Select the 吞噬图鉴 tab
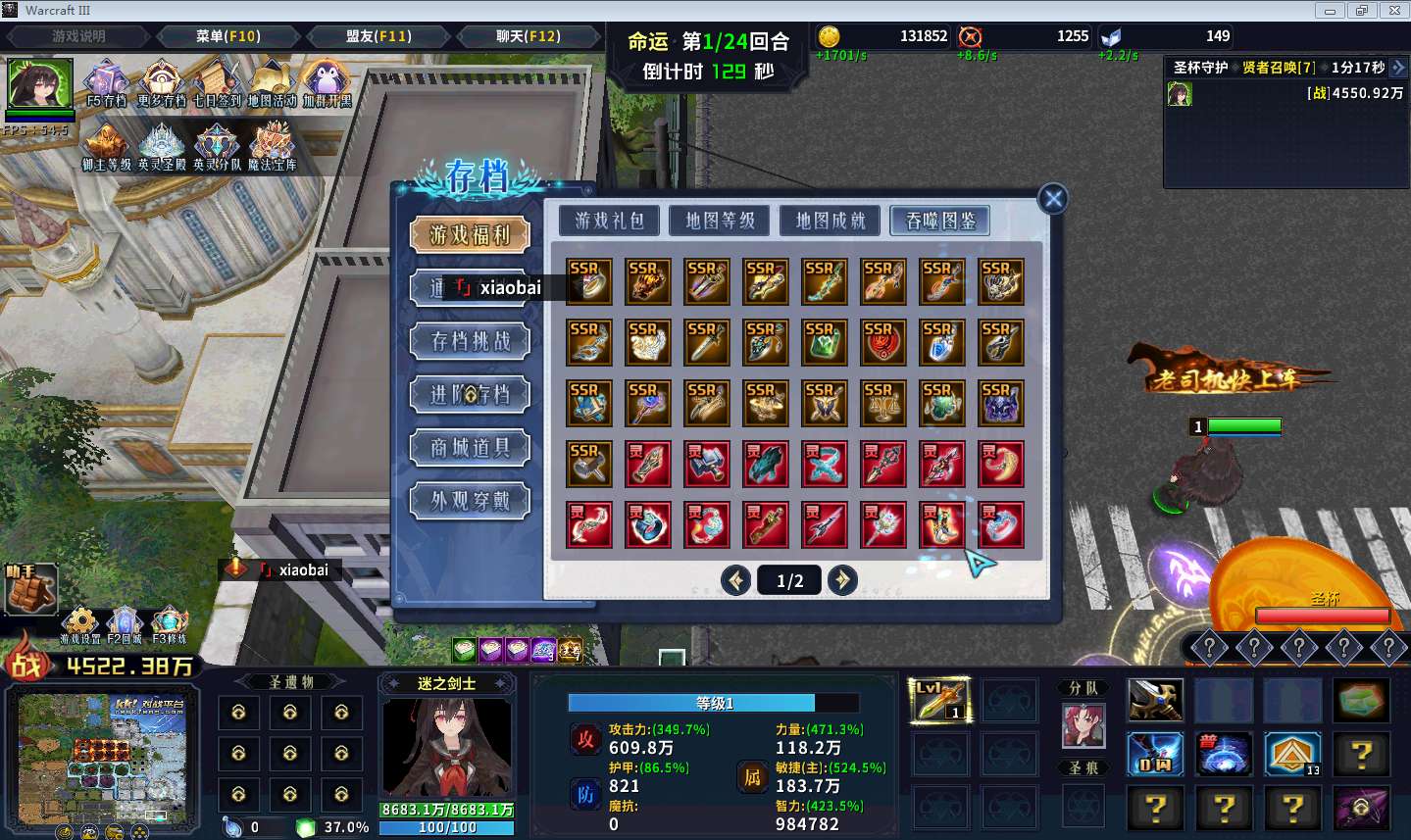This screenshot has height=840, width=1411. click(x=940, y=221)
